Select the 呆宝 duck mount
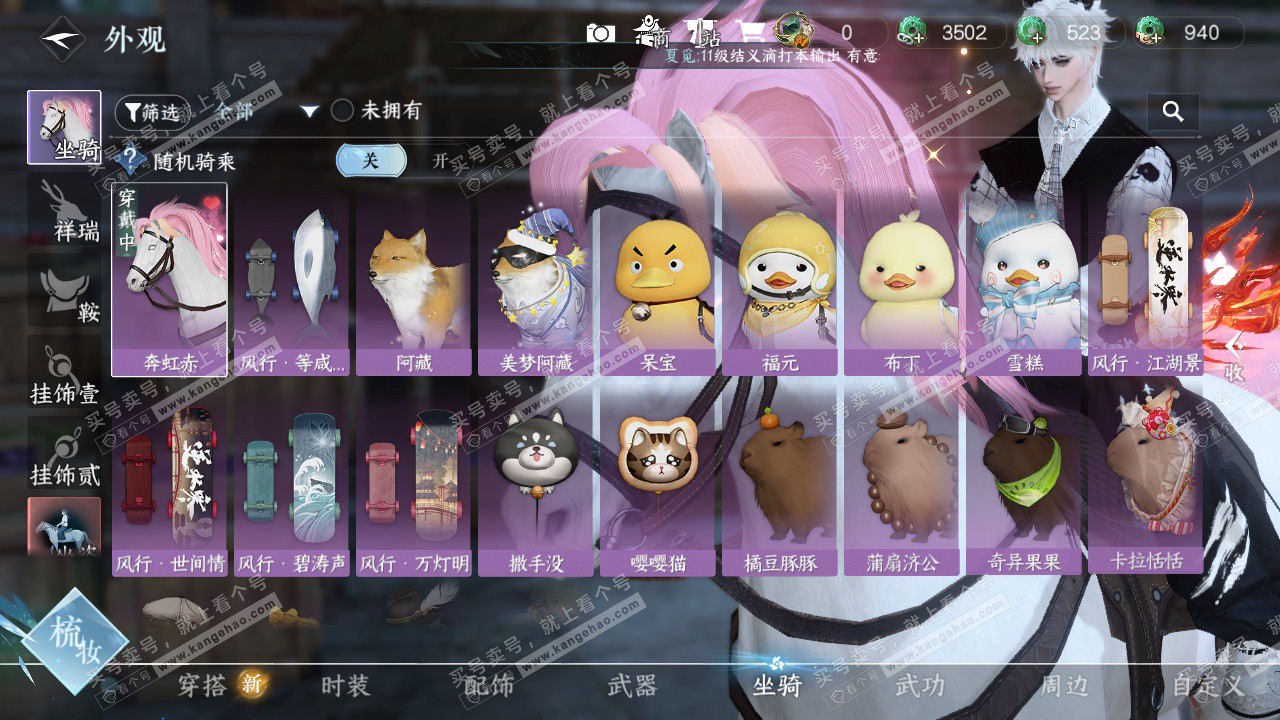This screenshot has height=720, width=1280. 658,284
